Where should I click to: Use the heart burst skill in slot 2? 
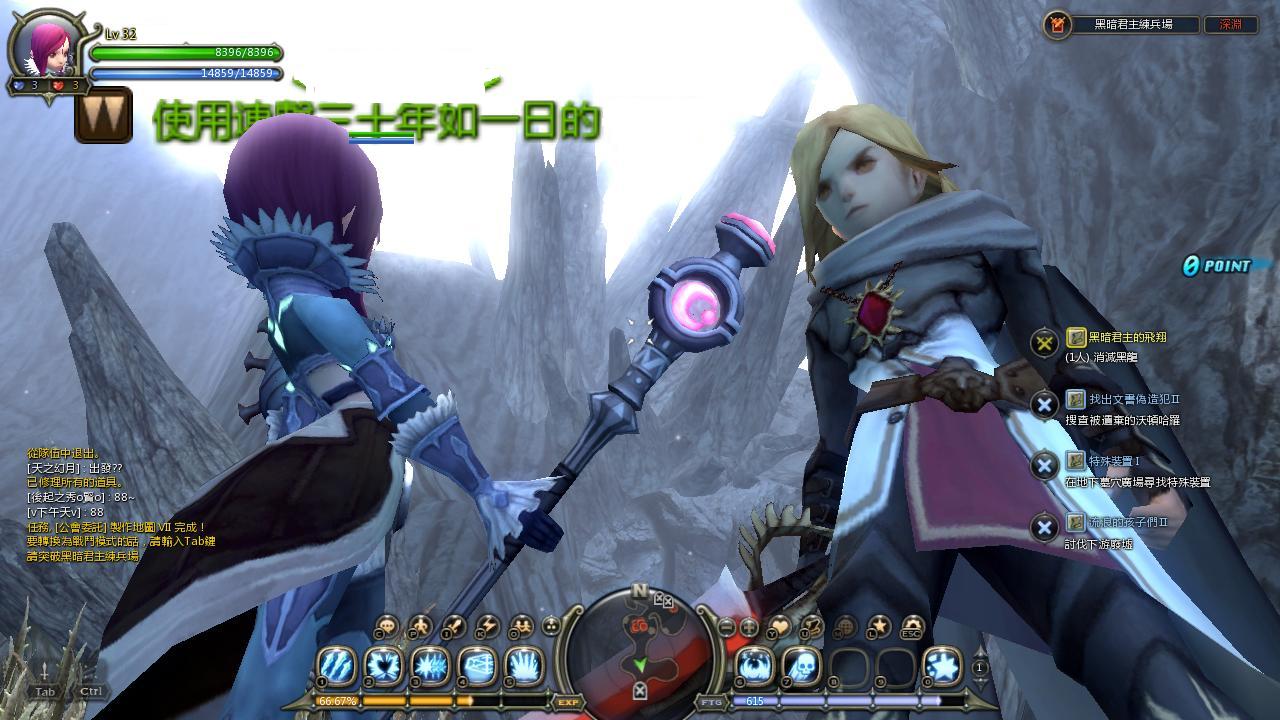tap(383, 666)
